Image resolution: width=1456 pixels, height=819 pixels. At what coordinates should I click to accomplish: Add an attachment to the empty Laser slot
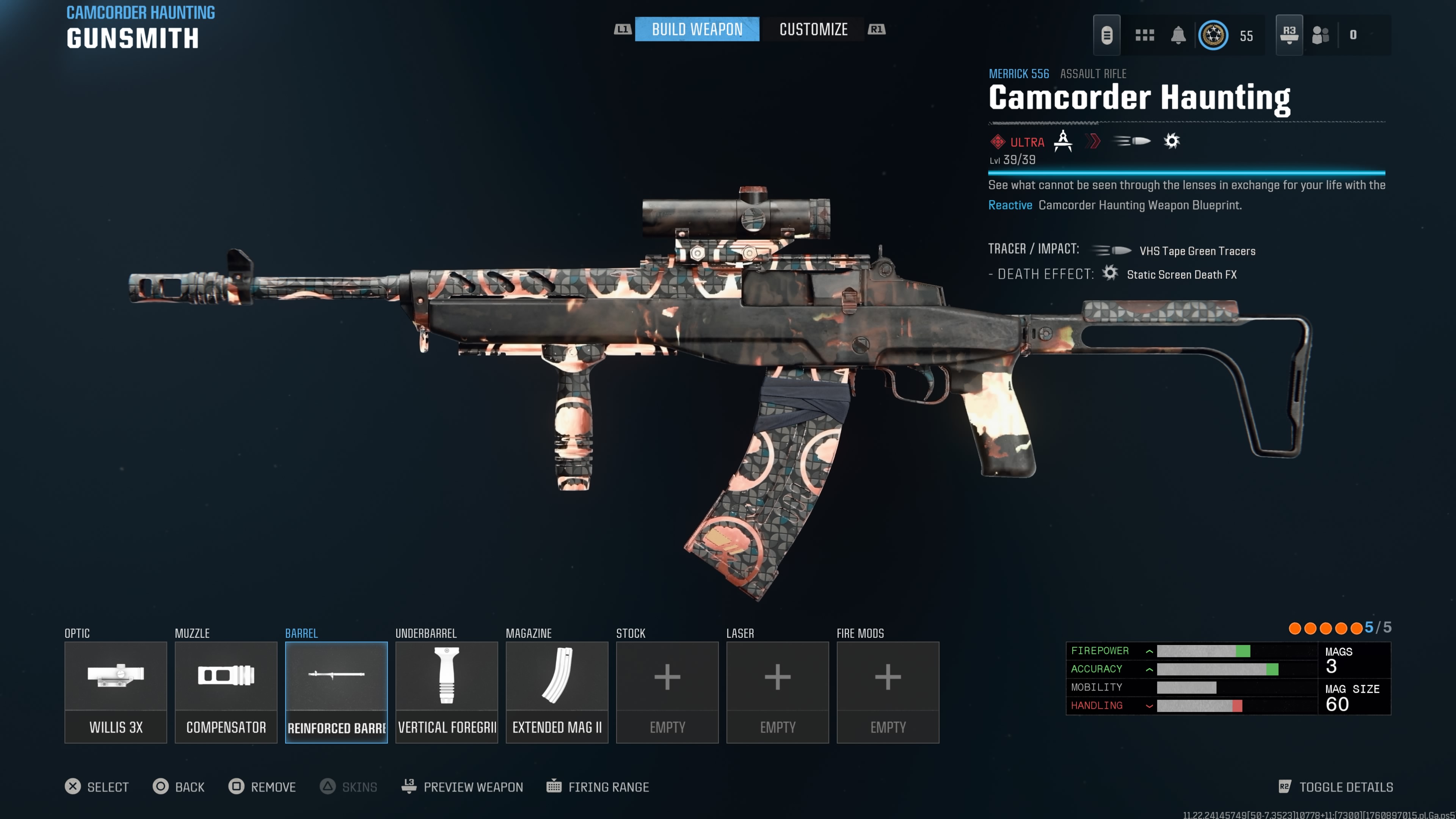(777, 692)
